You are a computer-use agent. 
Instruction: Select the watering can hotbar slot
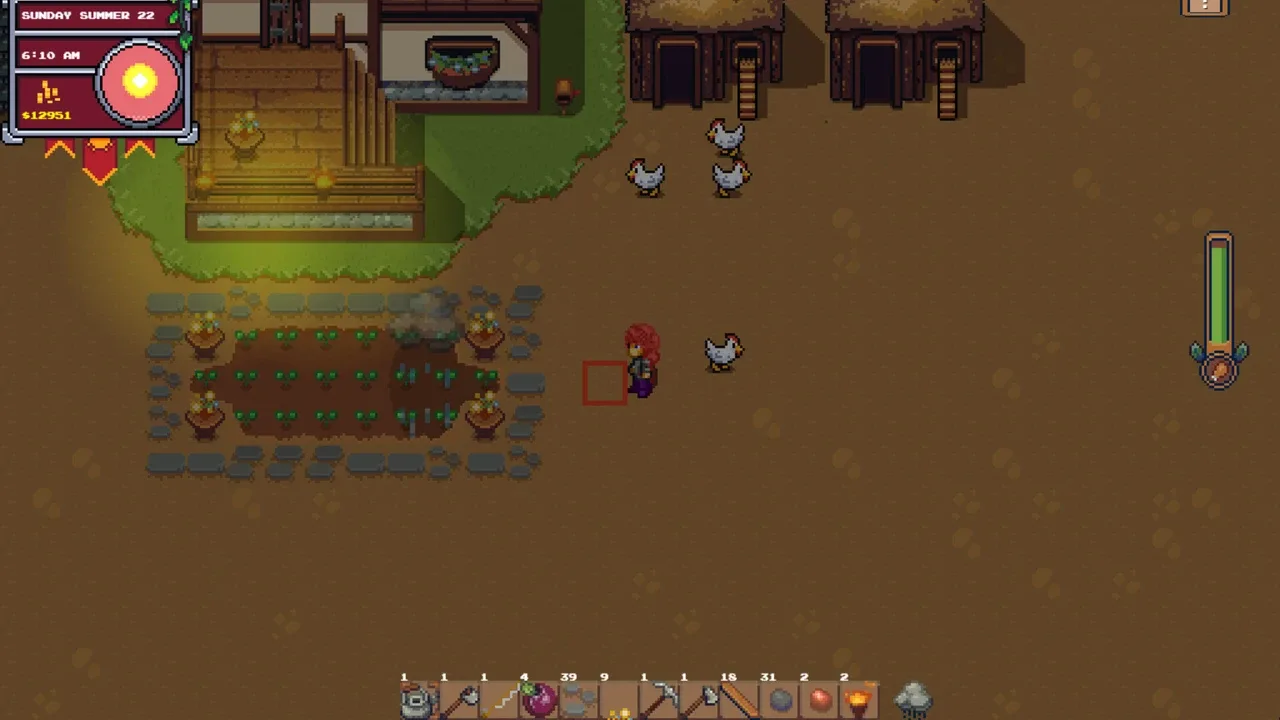point(419,700)
